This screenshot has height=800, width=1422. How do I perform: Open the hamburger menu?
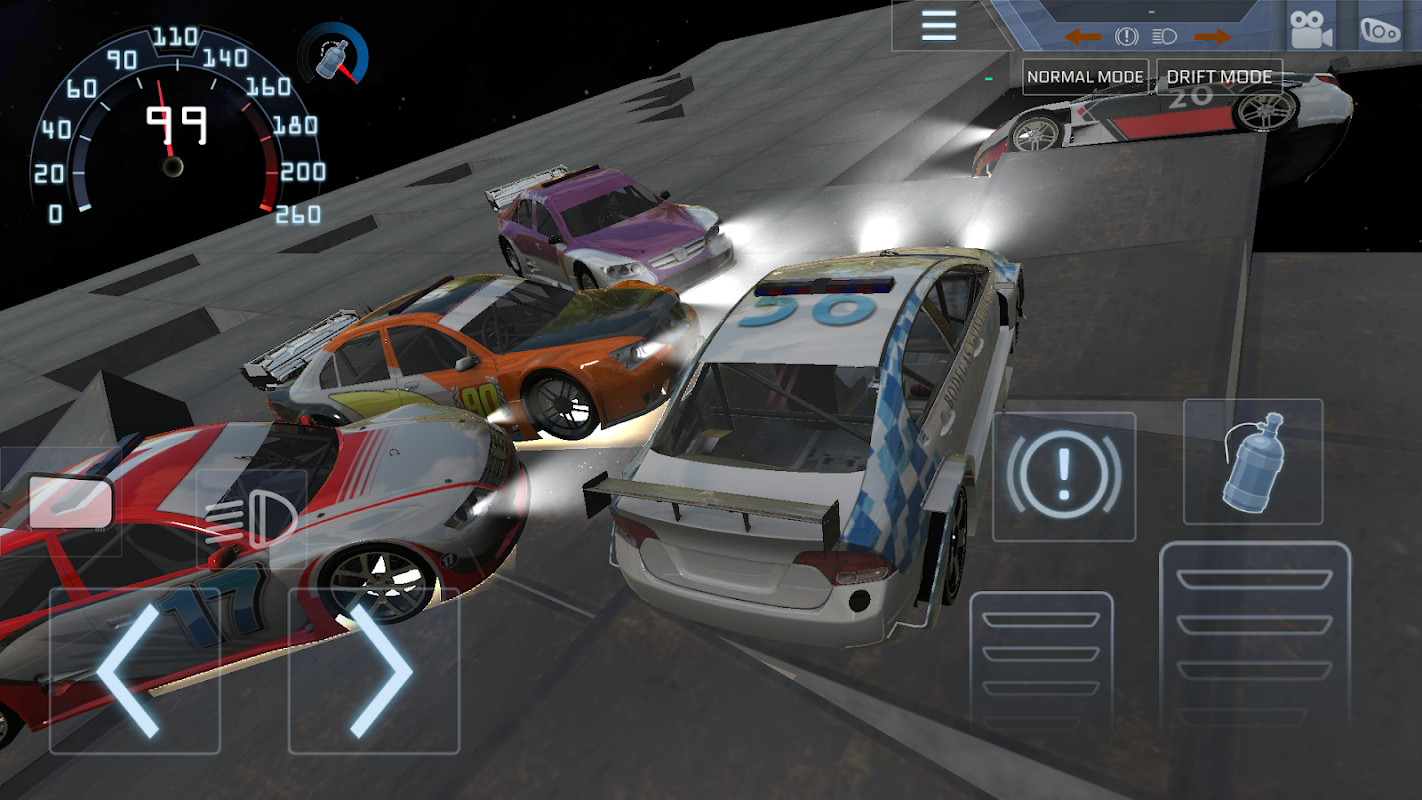point(939,25)
